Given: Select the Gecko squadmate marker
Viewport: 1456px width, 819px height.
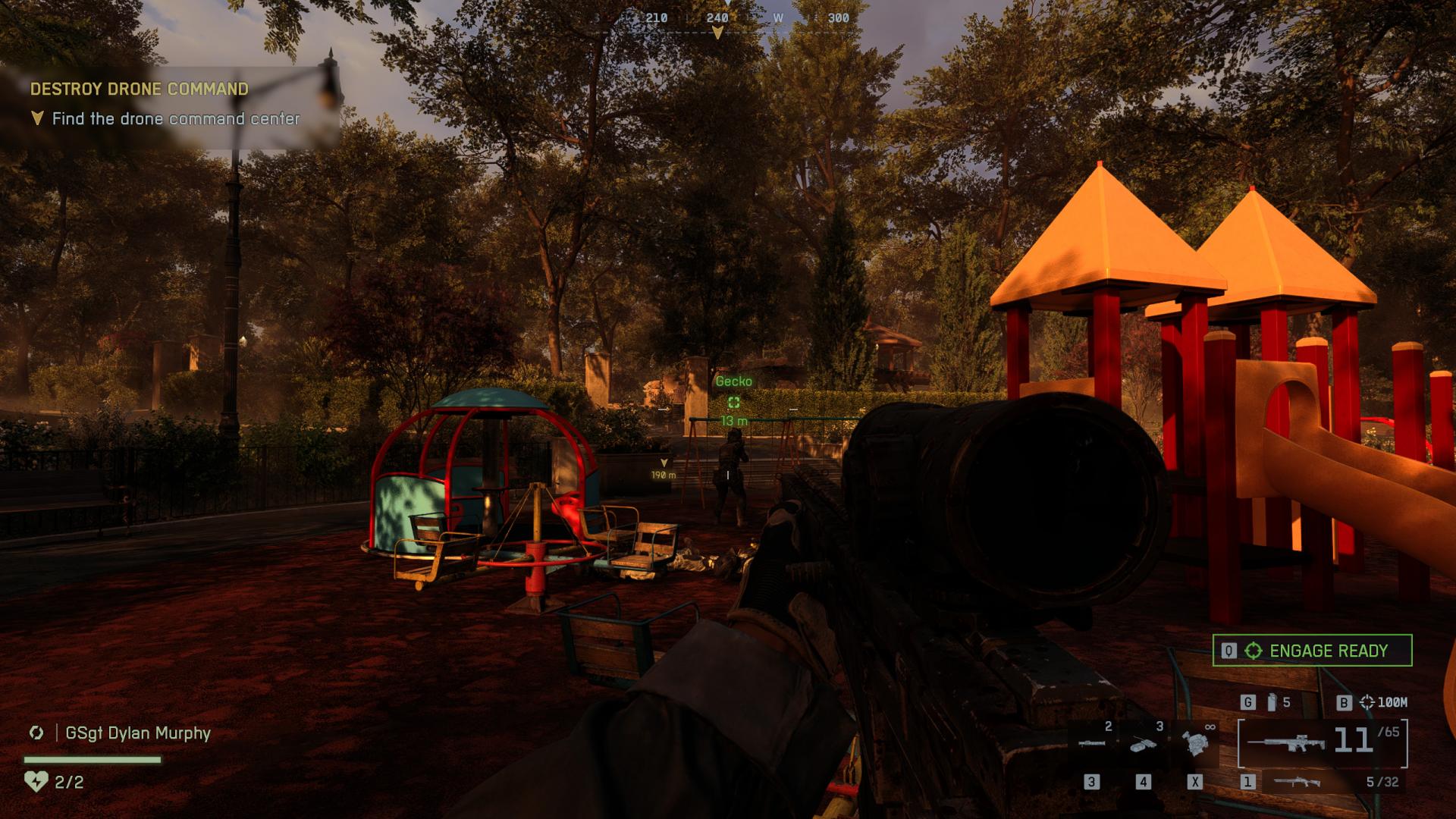Looking at the screenshot, I should [733, 403].
